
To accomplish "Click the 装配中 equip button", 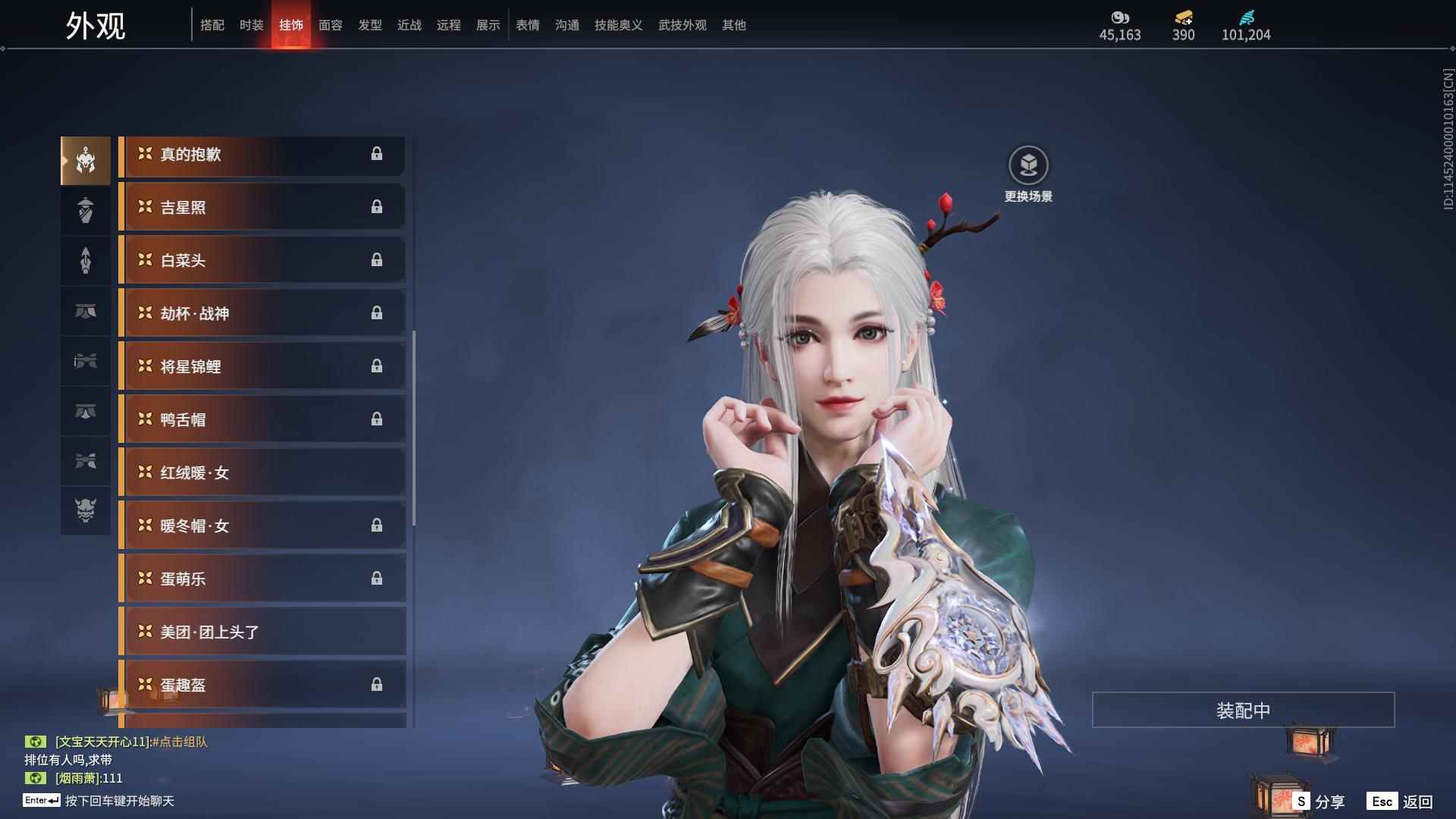I will pyautogui.click(x=1242, y=710).
